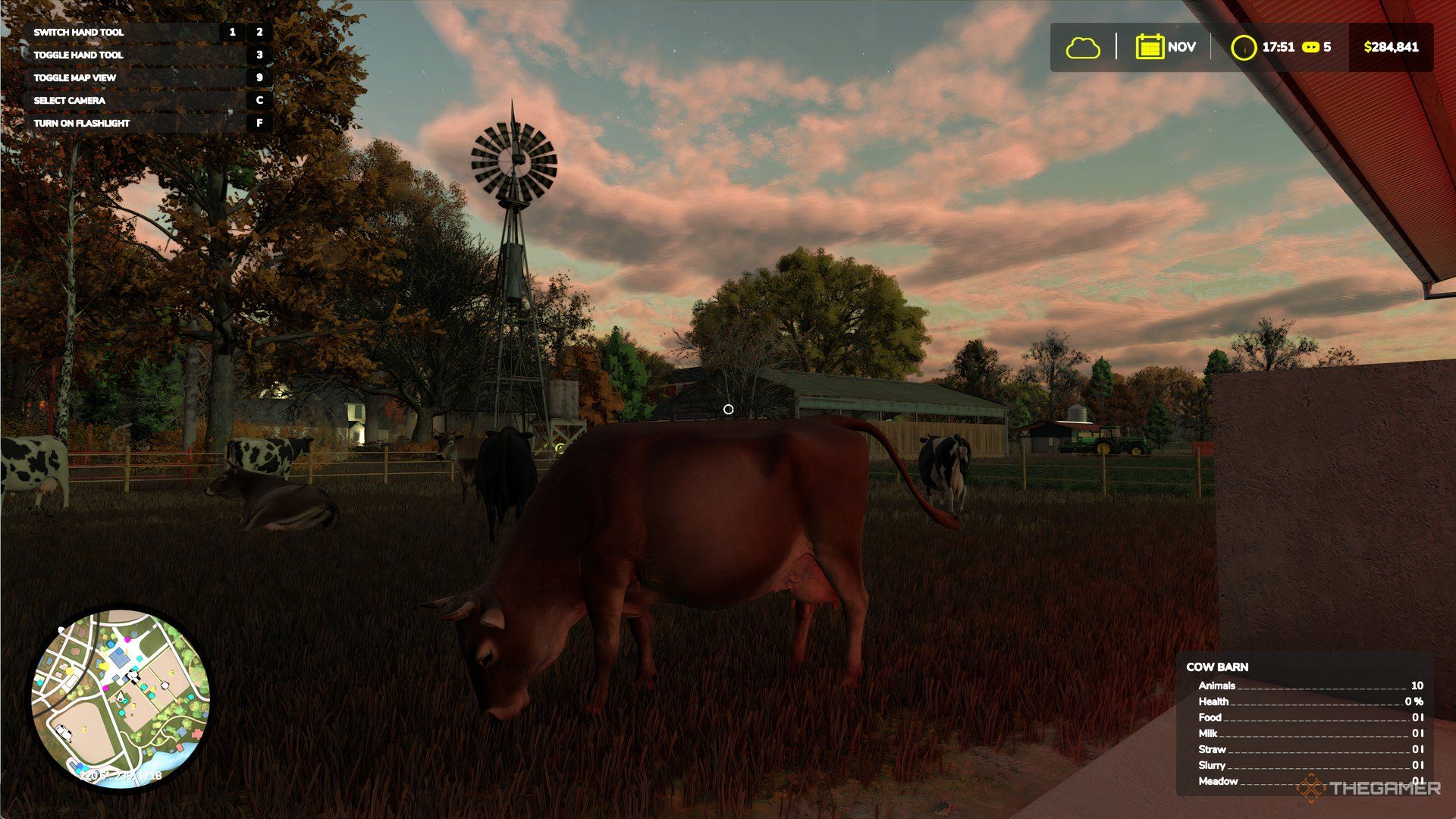Expand the weather forecast display

click(1083, 47)
